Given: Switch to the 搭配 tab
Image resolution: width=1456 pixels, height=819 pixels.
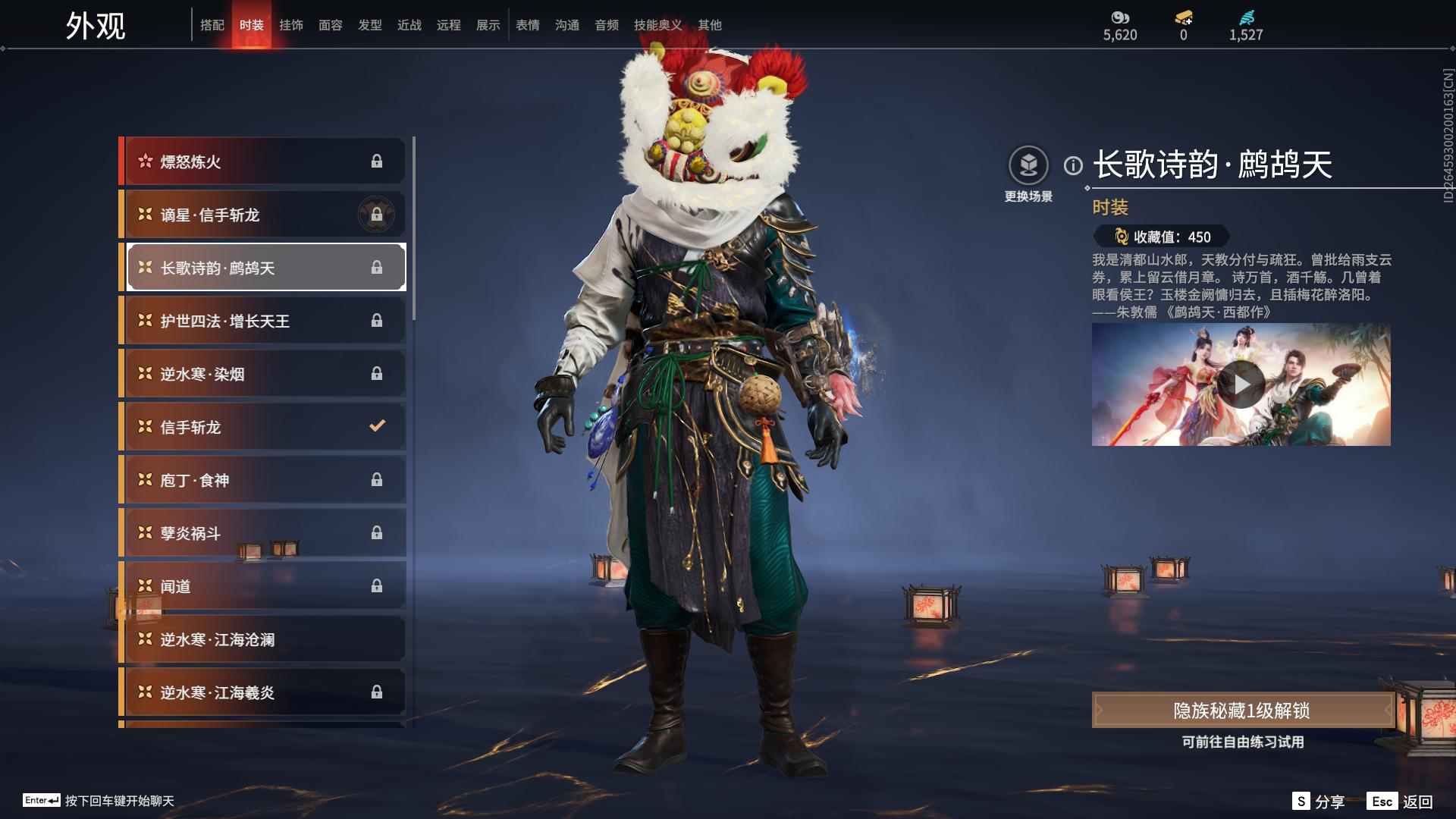Looking at the screenshot, I should (212, 25).
